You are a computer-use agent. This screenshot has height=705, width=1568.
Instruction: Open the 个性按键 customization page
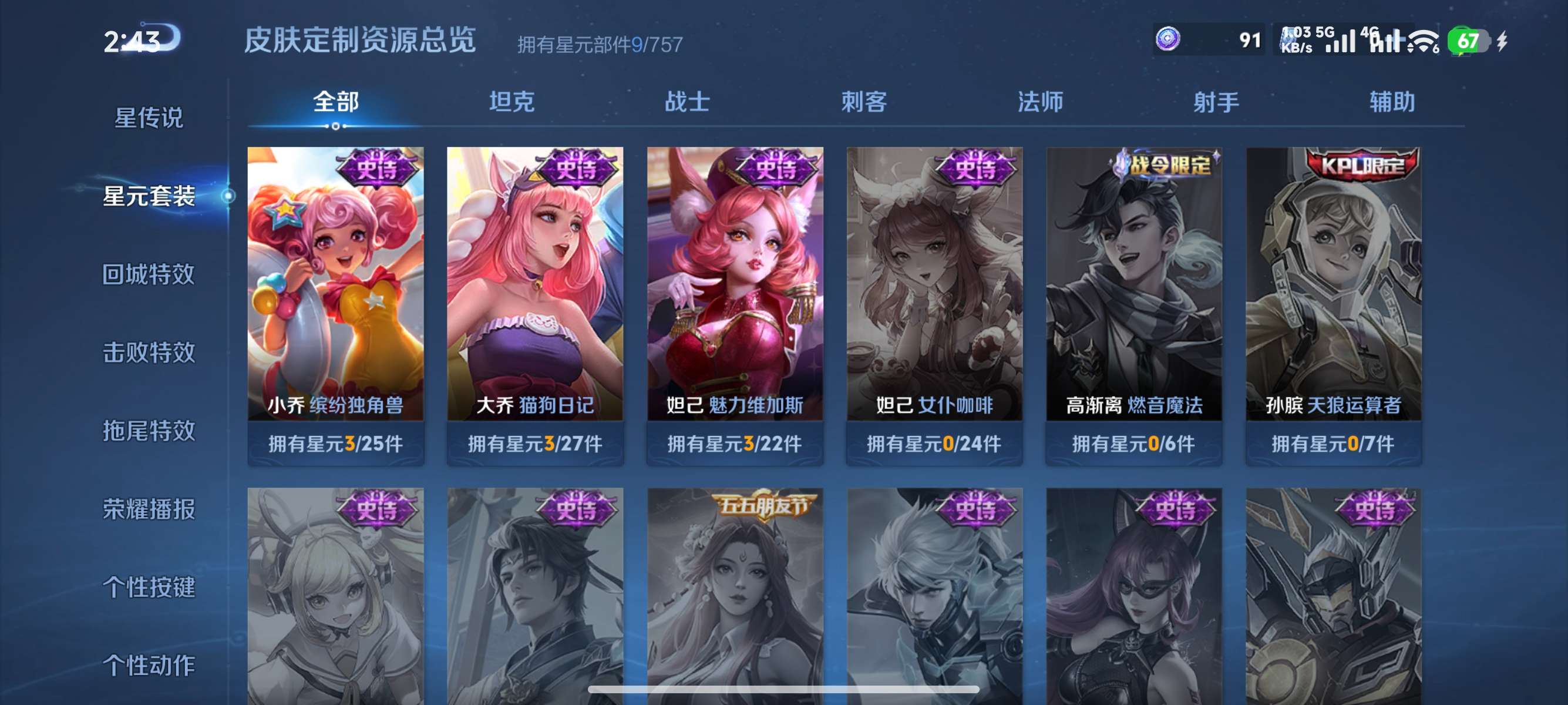tap(149, 587)
